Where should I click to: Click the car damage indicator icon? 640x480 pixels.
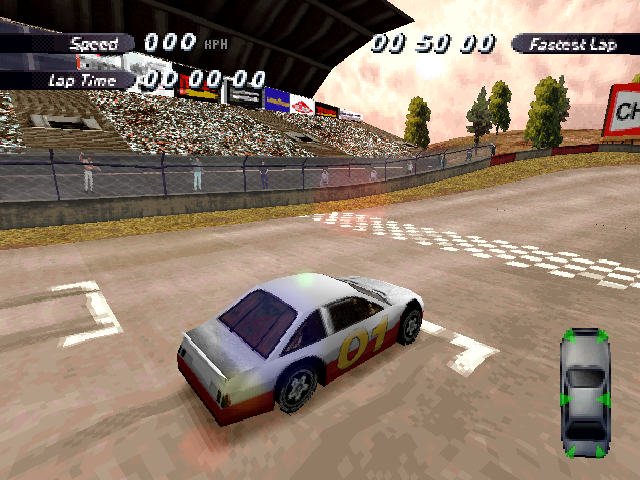click(585, 393)
